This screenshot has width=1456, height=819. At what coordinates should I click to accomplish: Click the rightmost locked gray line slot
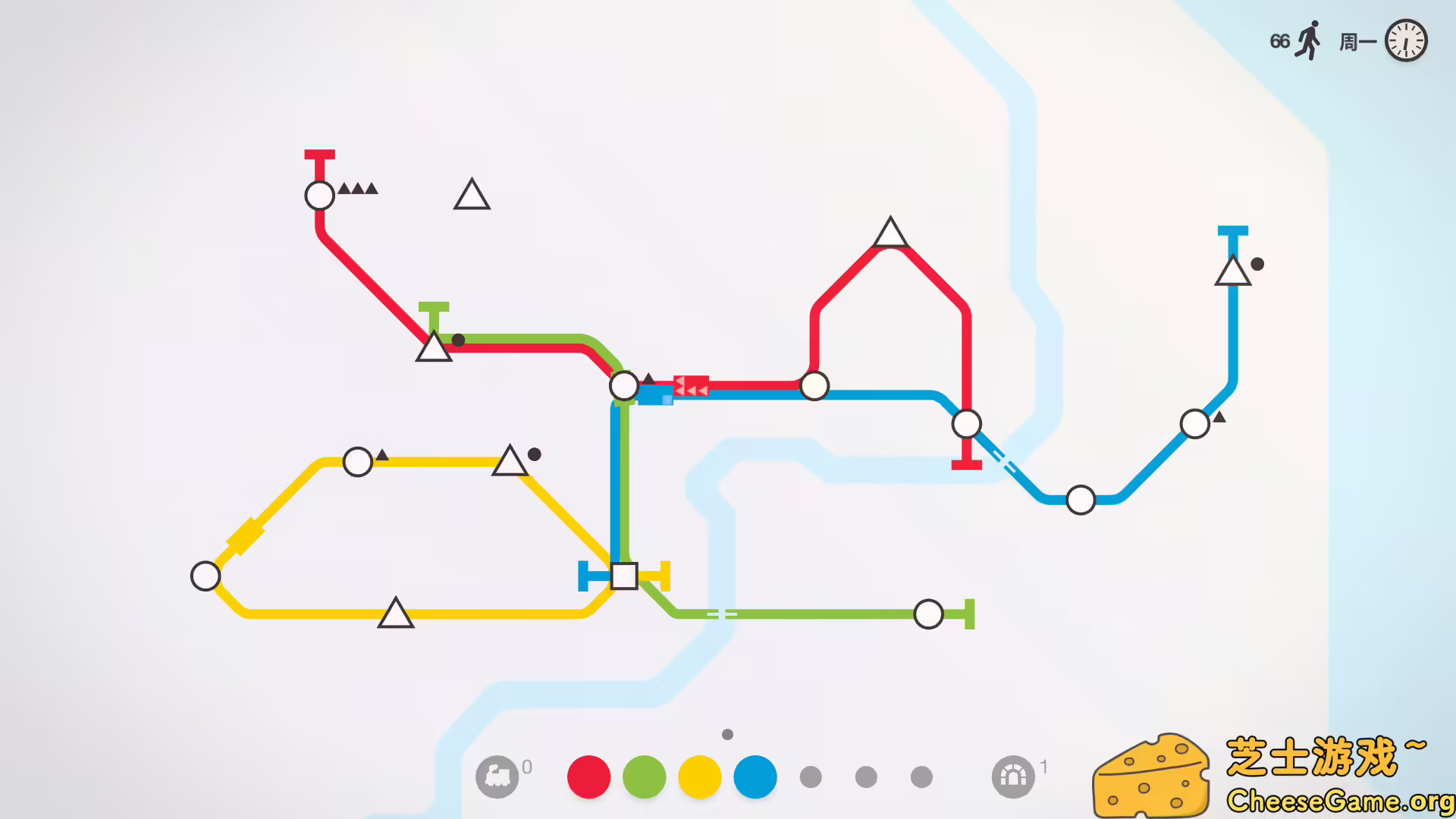point(923,776)
